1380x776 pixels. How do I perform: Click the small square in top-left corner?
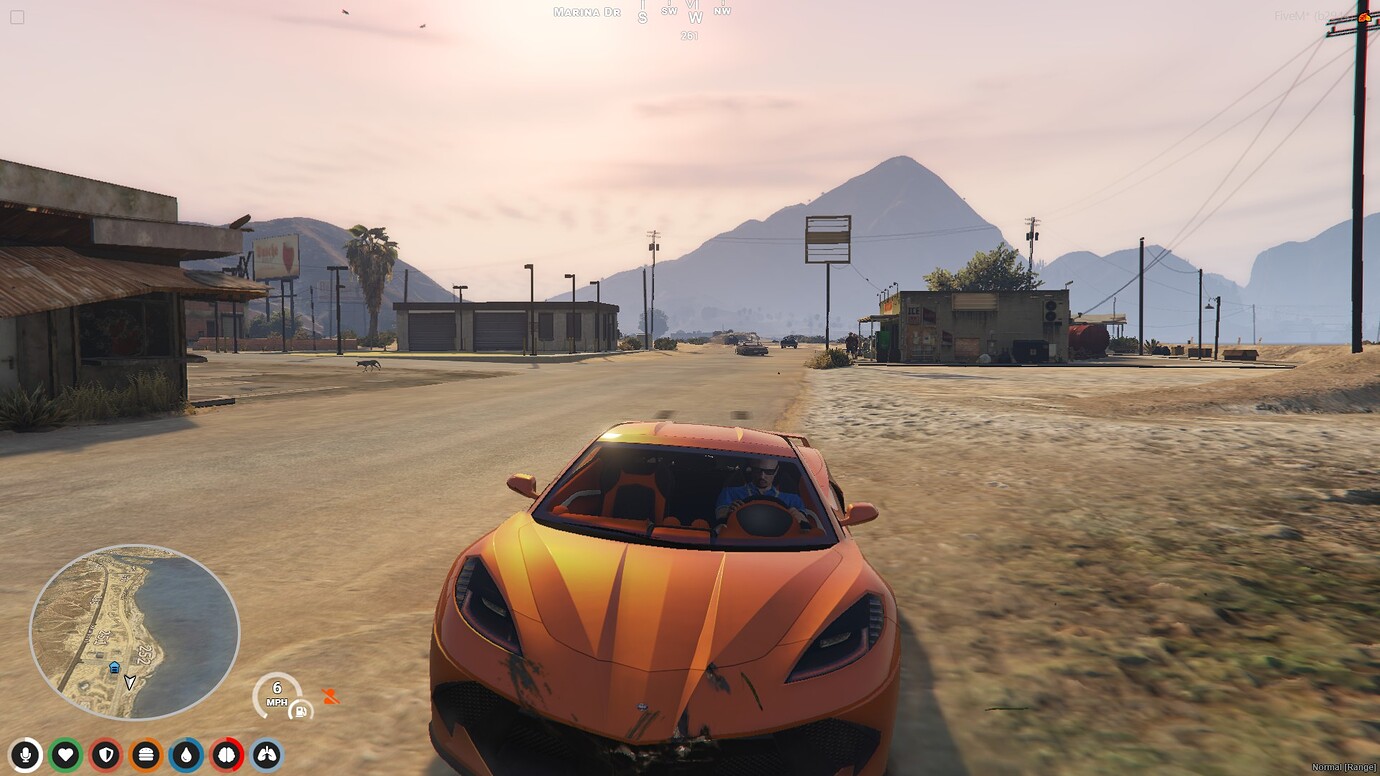coord(15,15)
